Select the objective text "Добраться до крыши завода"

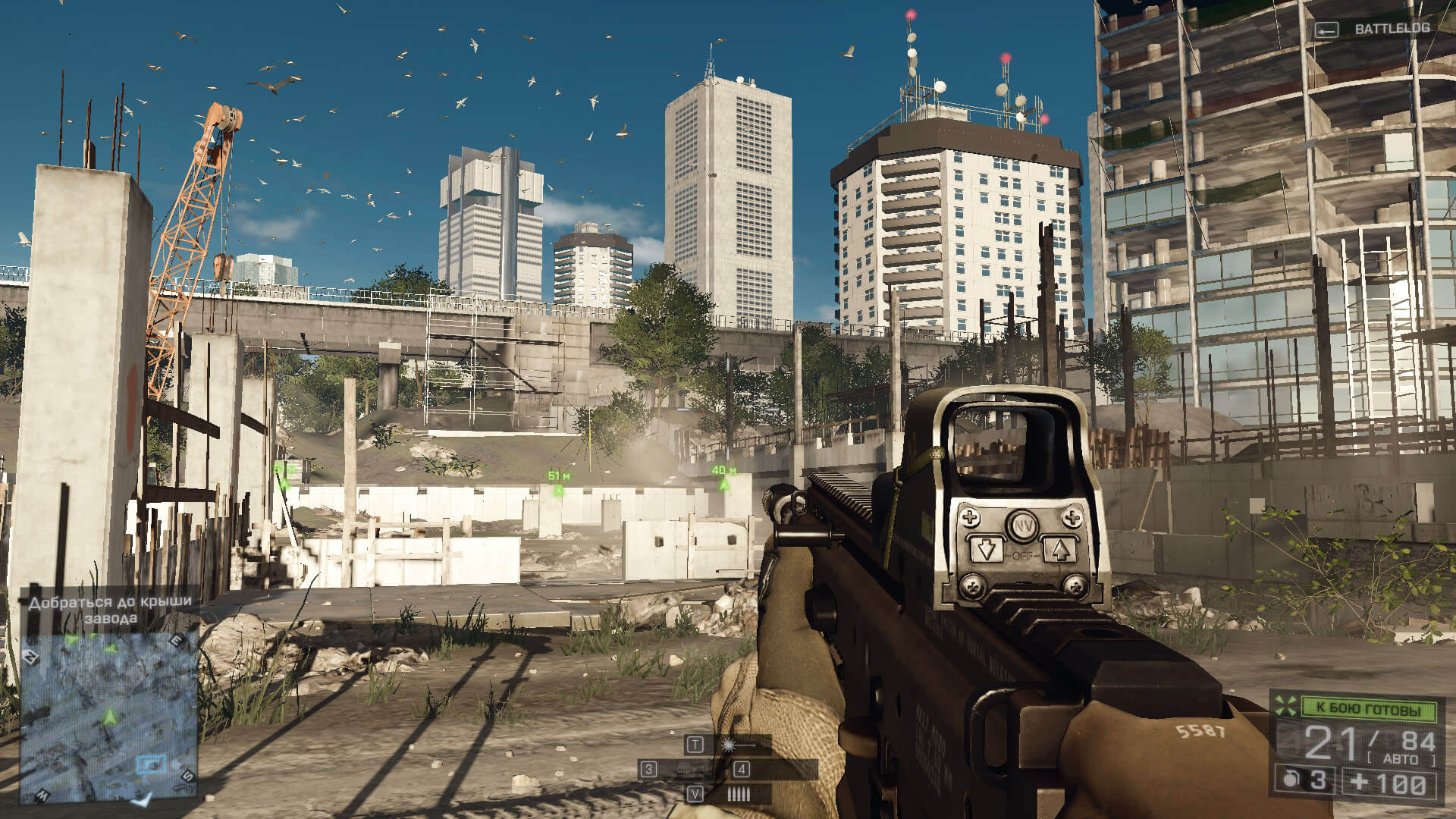pos(111,610)
